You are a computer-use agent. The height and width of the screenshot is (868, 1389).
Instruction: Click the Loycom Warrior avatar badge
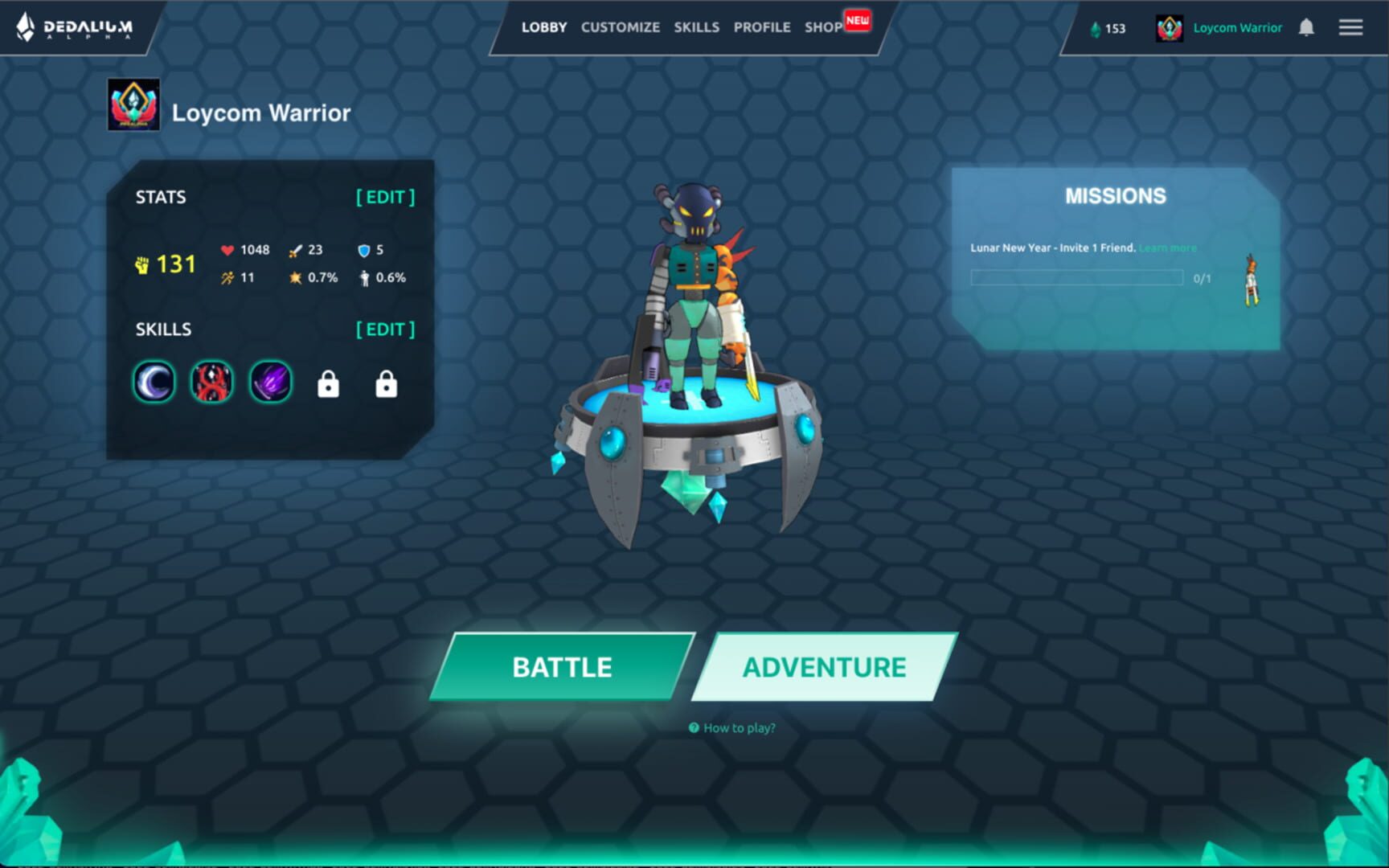[x=1169, y=27]
